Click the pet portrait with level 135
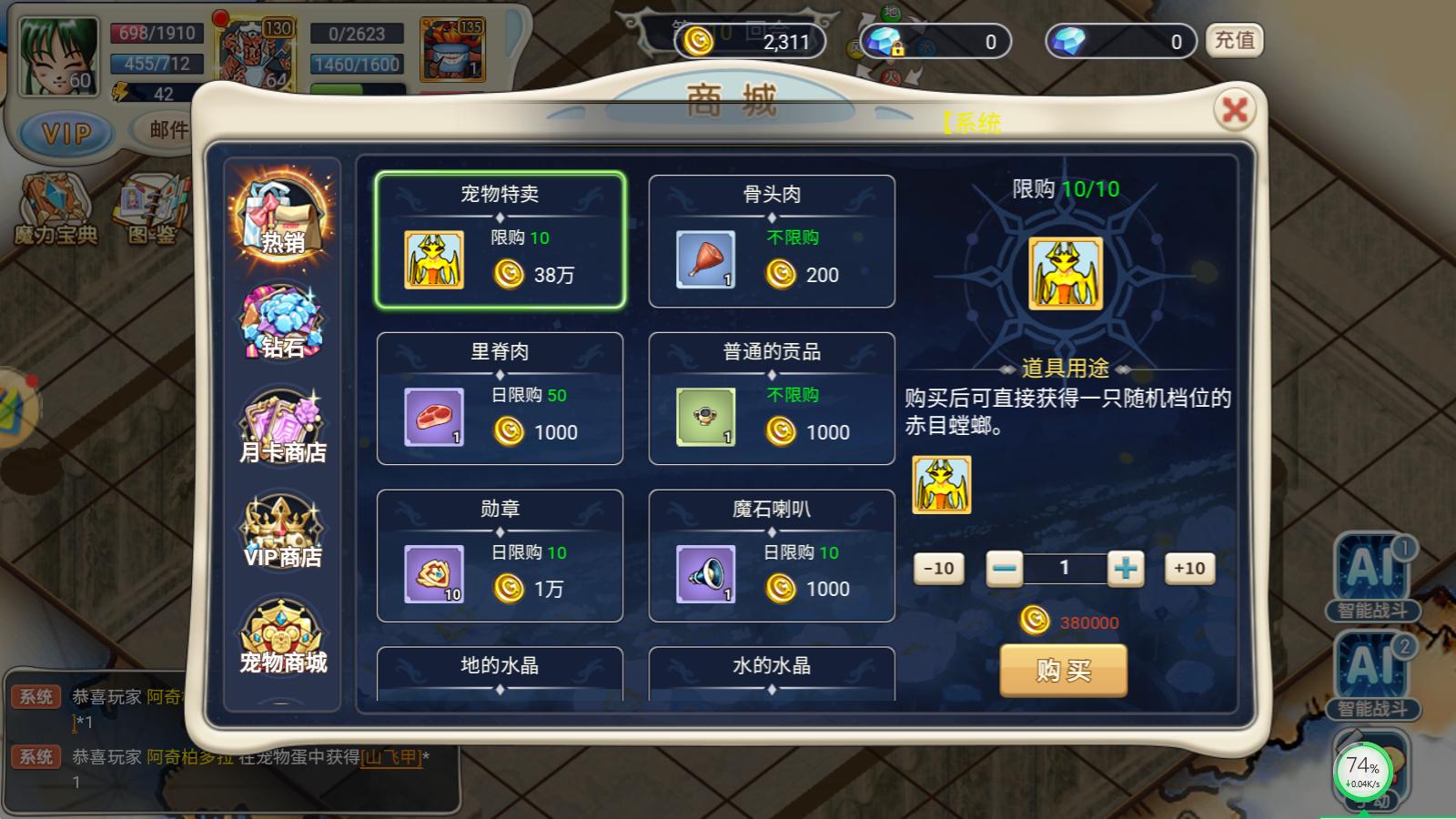This screenshot has width=1456, height=819. 452,50
